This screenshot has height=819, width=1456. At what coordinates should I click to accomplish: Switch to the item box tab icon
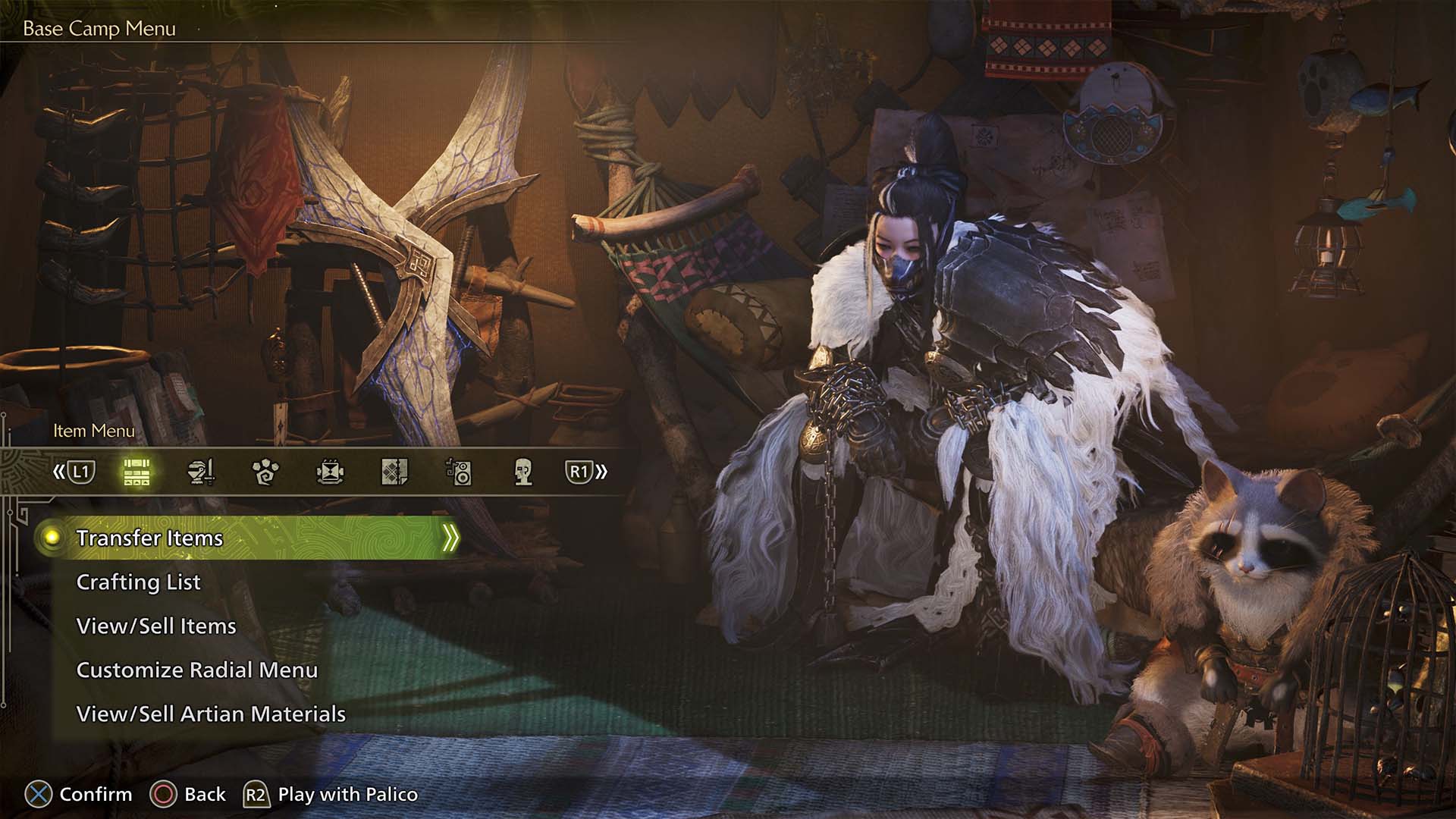(x=136, y=472)
